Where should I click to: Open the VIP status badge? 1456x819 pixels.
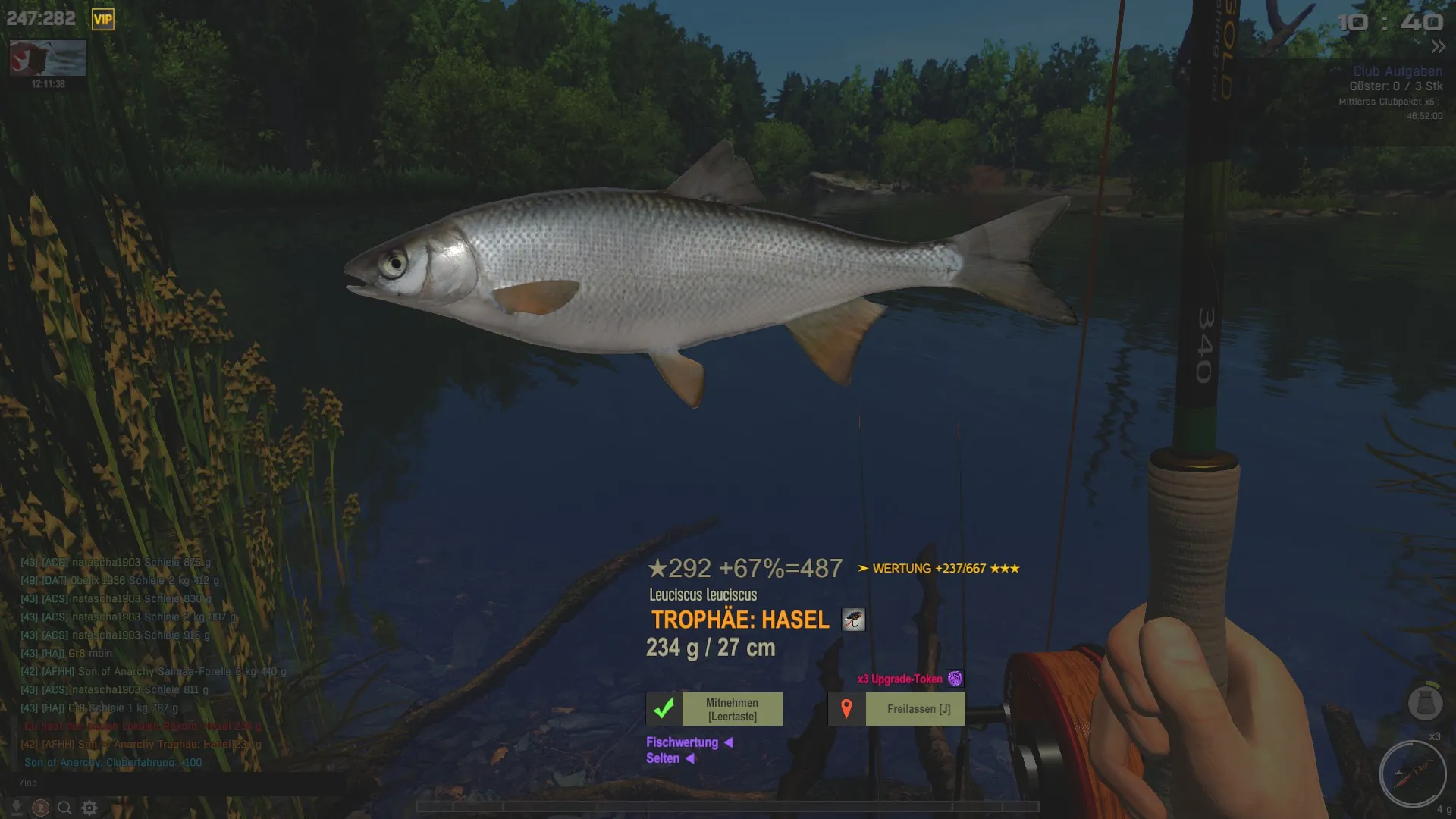pyautogui.click(x=102, y=20)
